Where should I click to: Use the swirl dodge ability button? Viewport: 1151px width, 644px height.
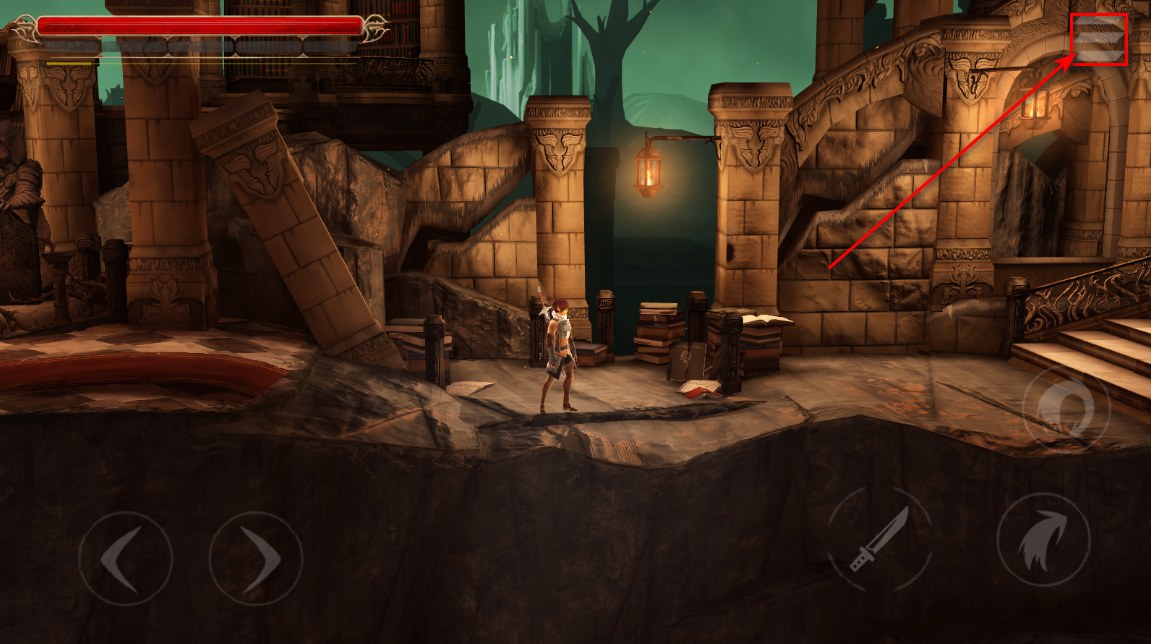(x=1068, y=408)
